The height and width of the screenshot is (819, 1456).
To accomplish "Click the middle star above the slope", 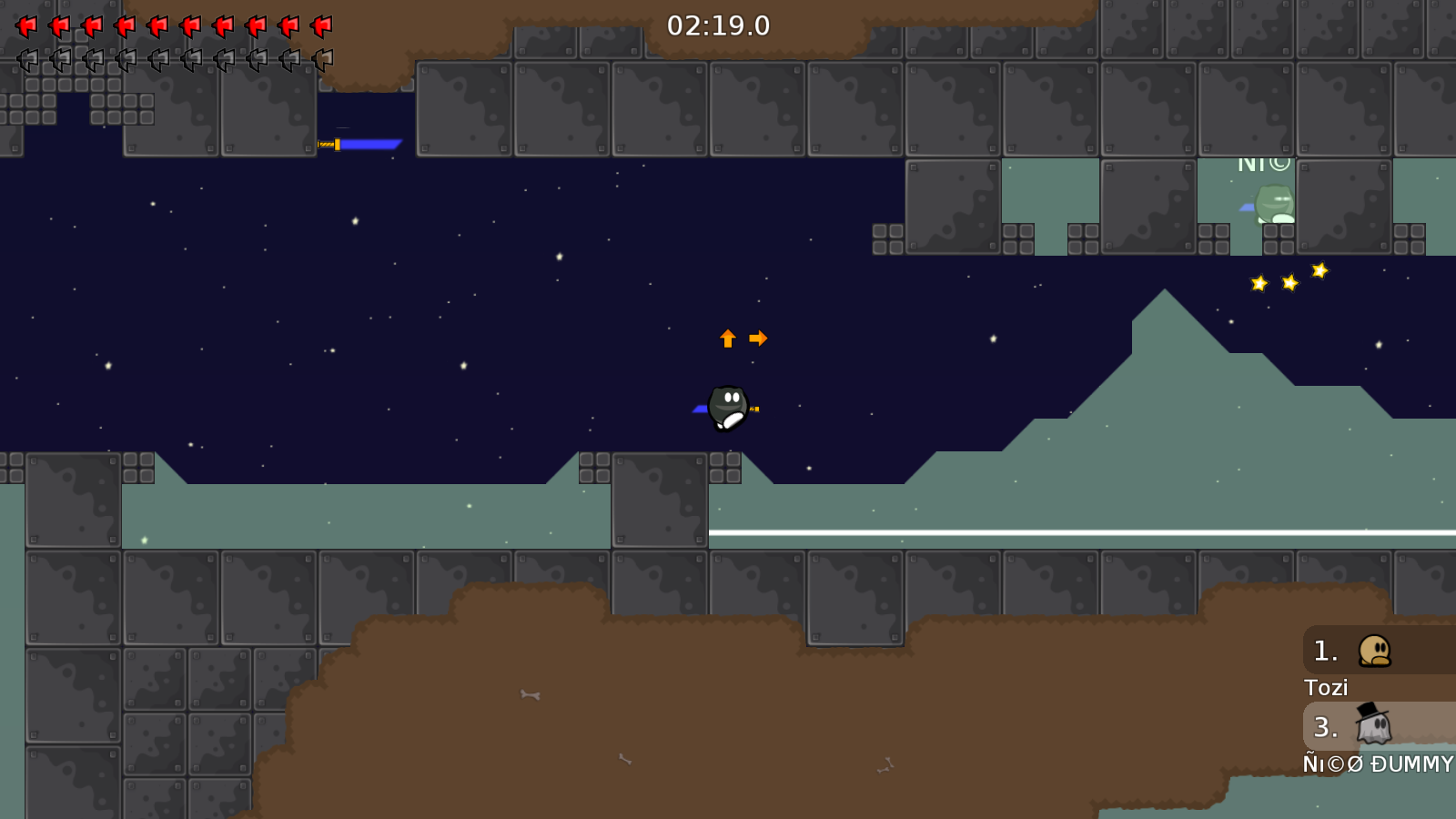I will coord(1289,282).
